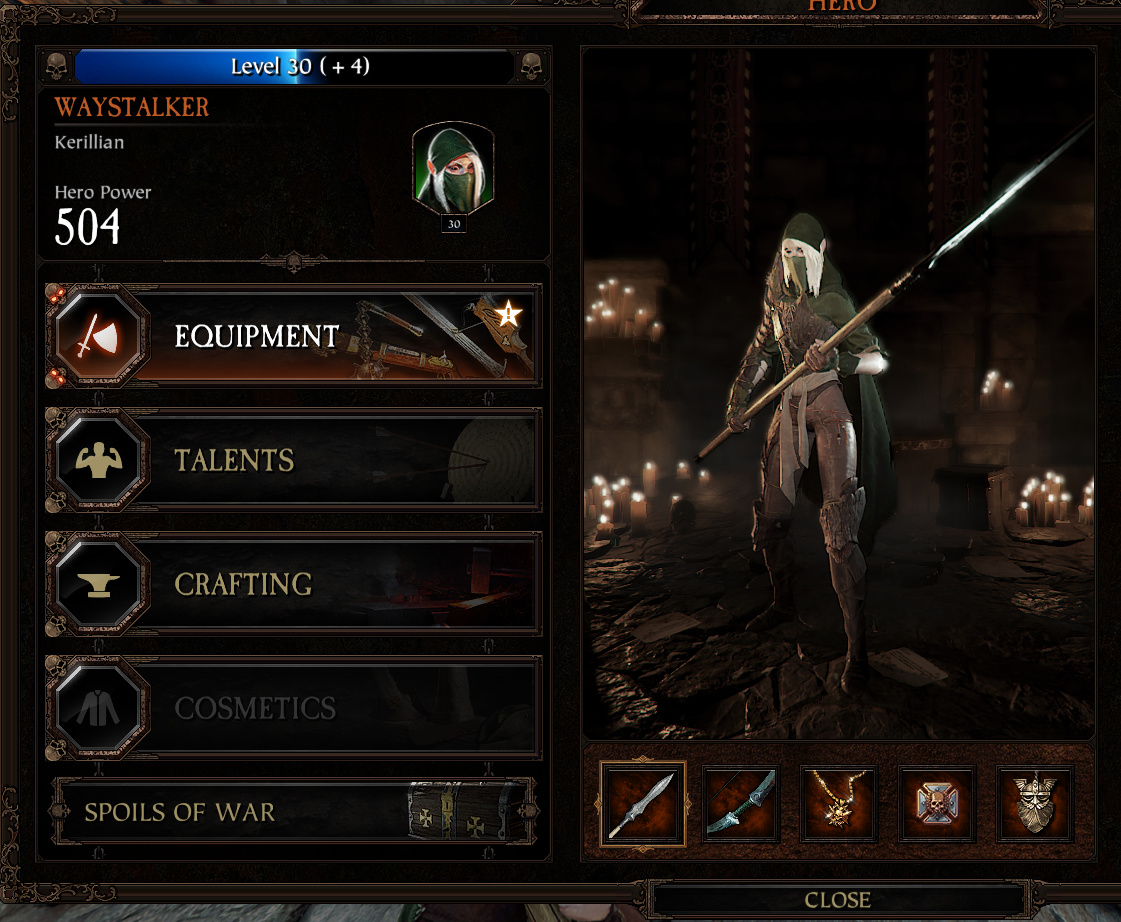Open the Crafting menu
This screenshot has width=1121, height=922.
pyautogui.click(x=293, y=584)
